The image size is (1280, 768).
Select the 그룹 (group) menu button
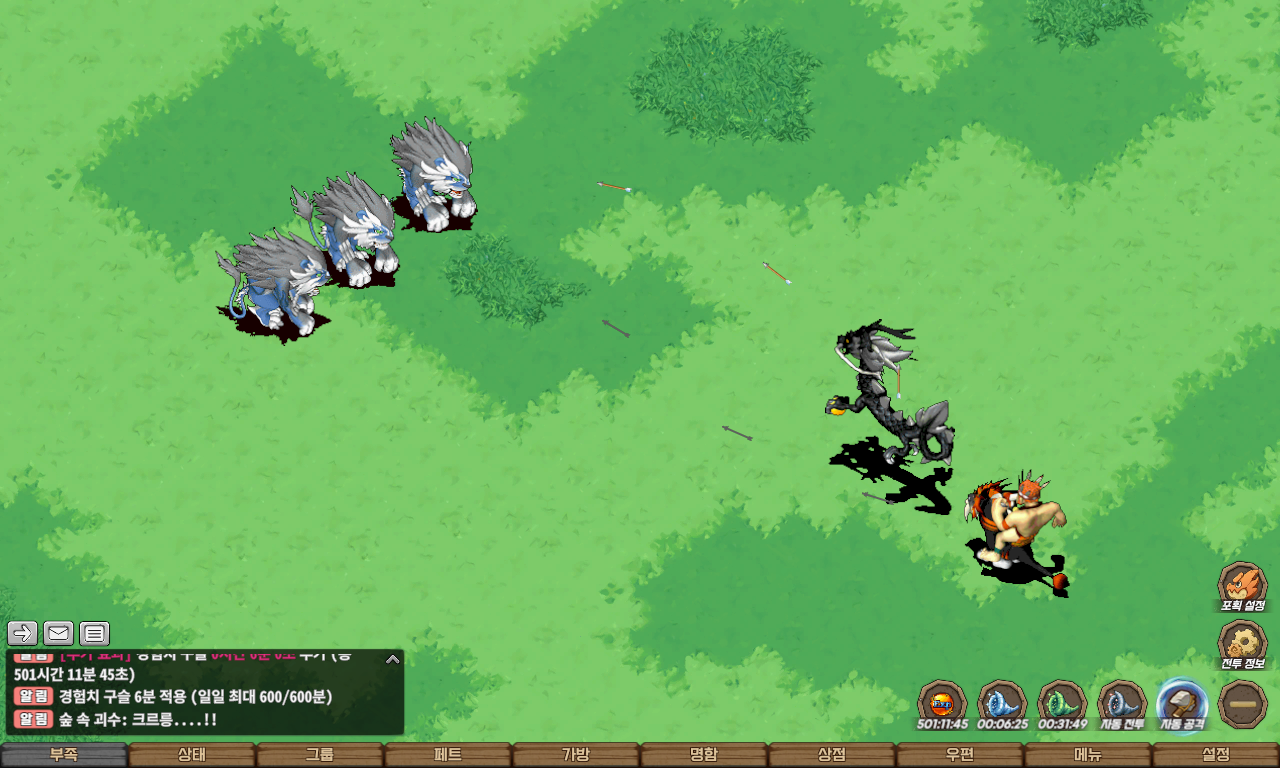320,755
